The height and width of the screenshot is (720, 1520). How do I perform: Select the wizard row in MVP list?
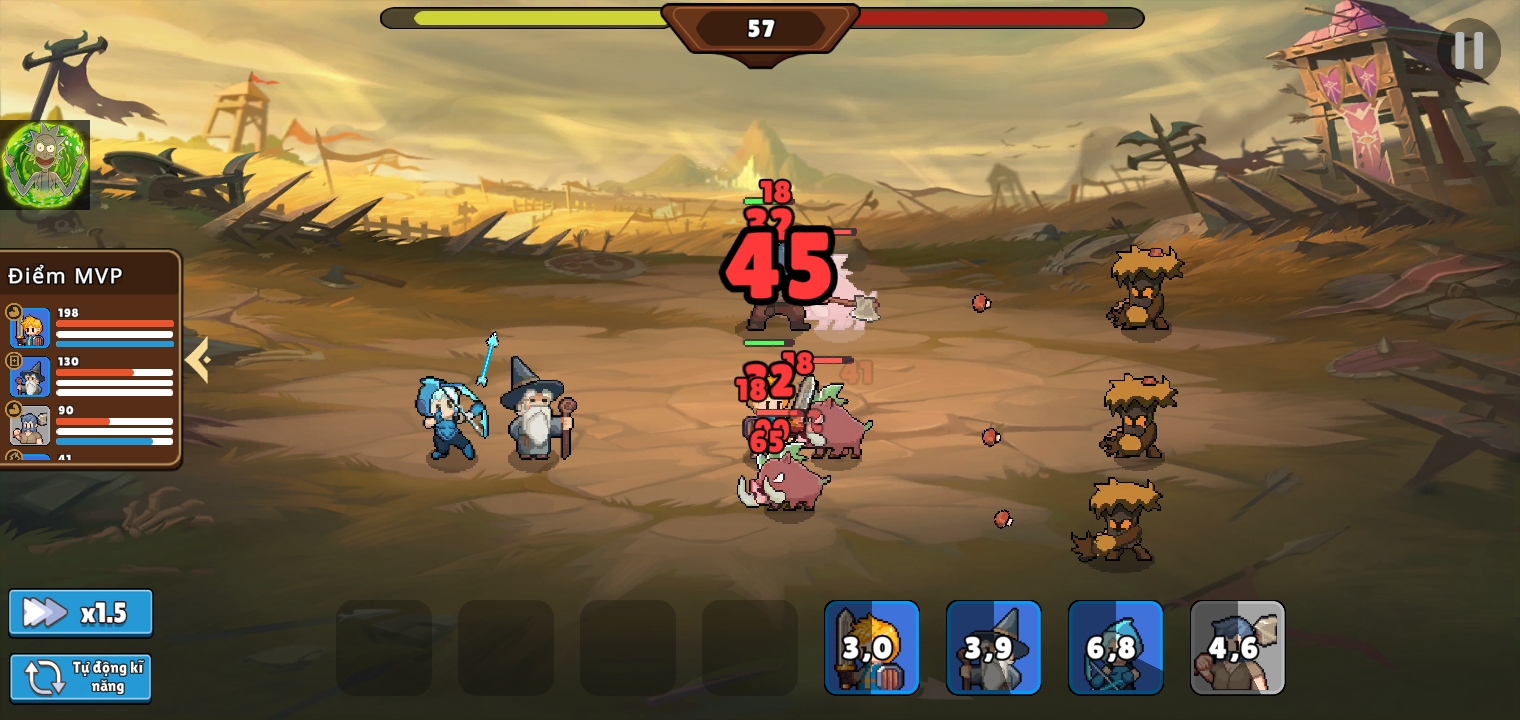tap(92, 377)
